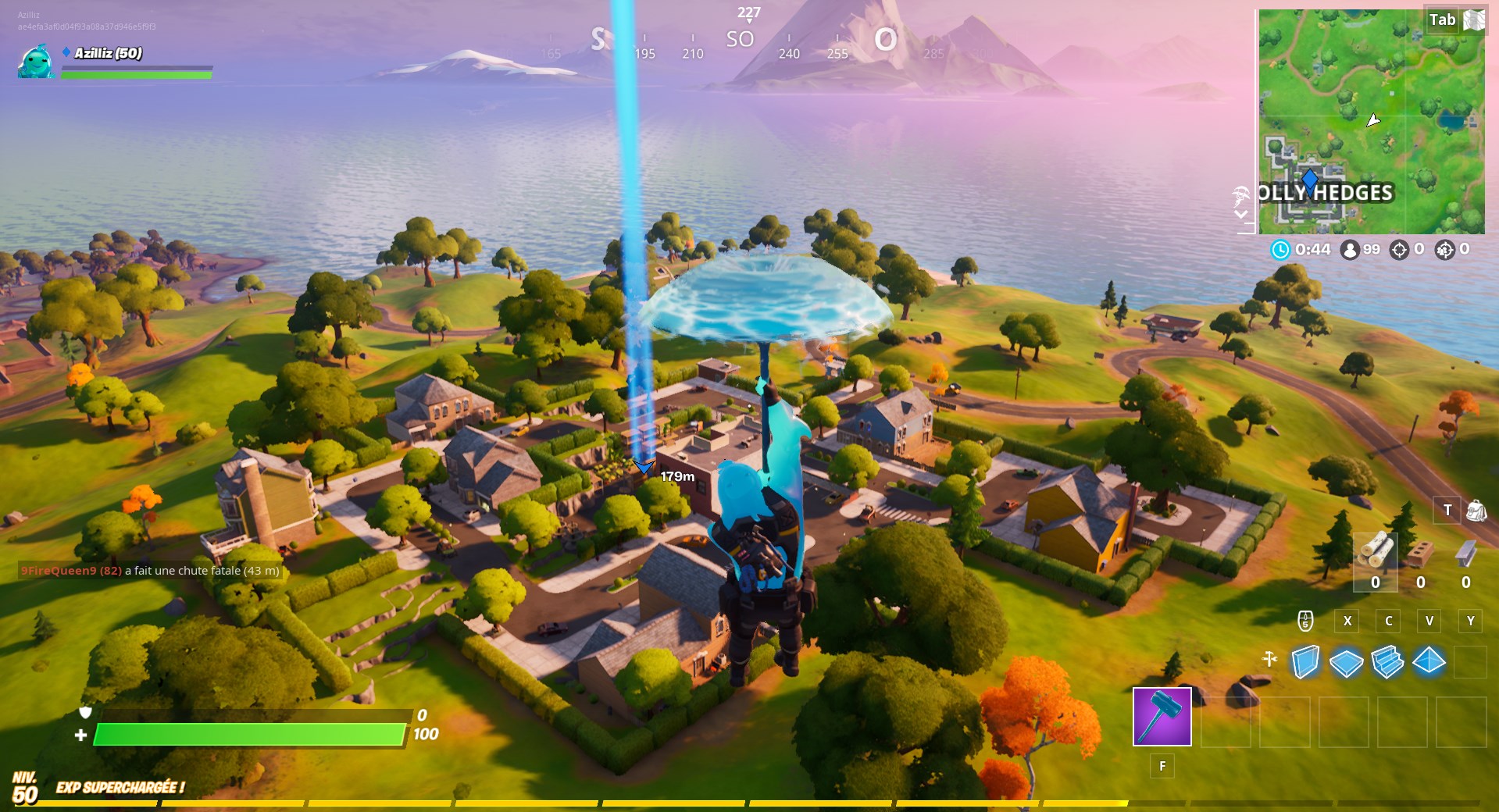Open the backpack inventory icon
The height and width of the screenshot is (812, 1499).
point(1476,511)
